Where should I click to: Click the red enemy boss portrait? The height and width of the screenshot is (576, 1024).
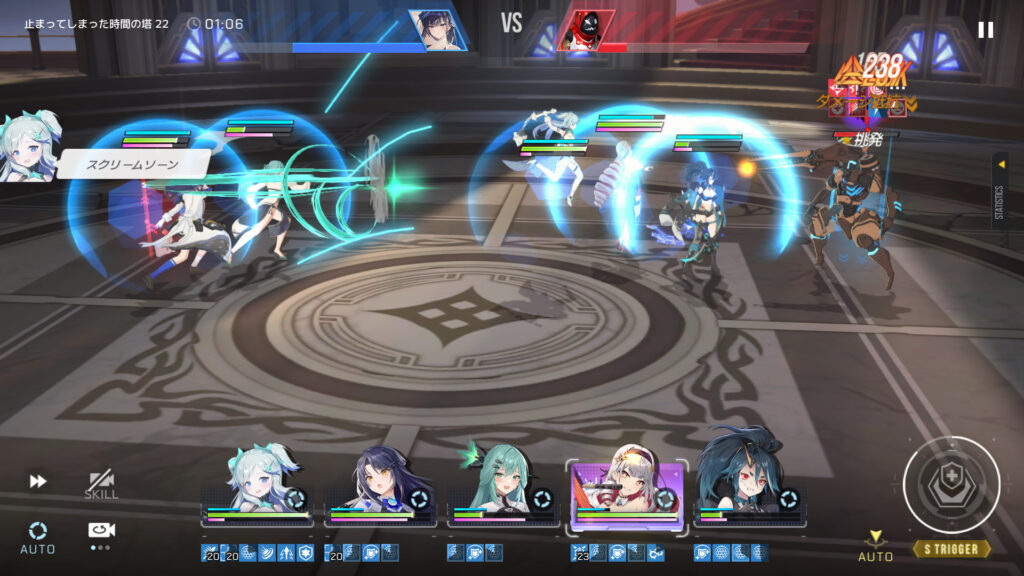[x=584, y=30]
